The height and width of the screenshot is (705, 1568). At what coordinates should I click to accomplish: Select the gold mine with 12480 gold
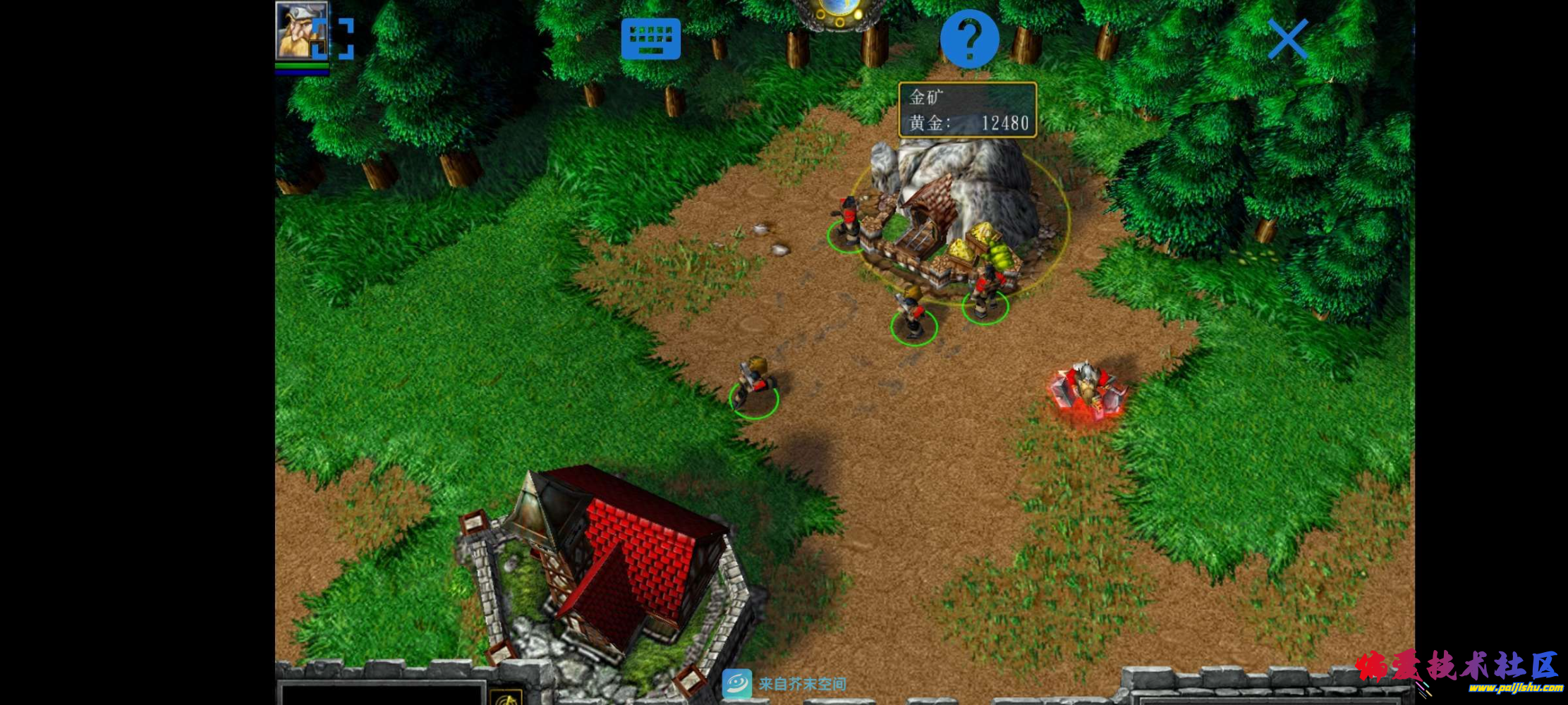pos(952,211)
